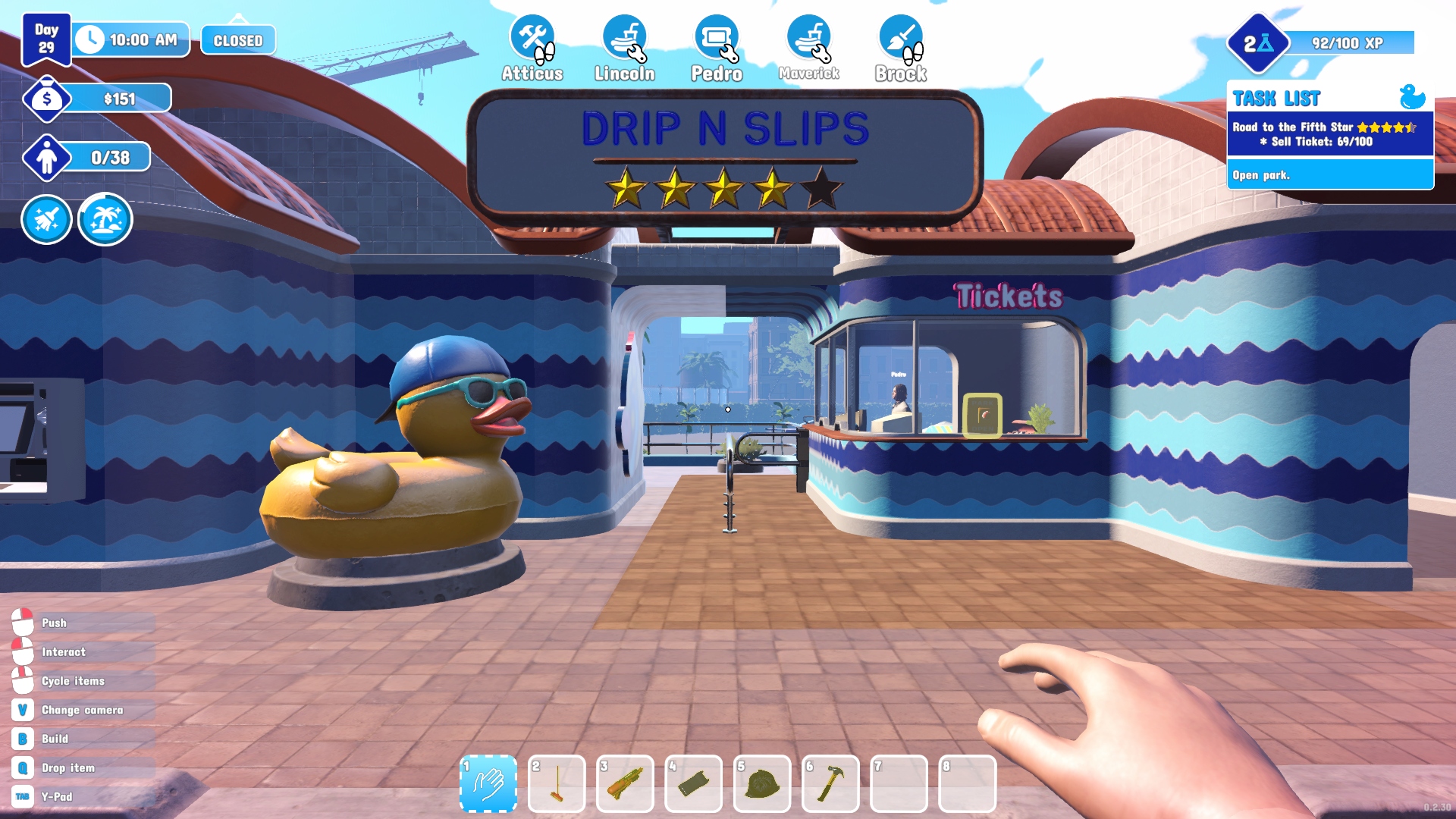1456x819 pixels.
Task: Select the hammer in the hotbar
Action: pyautogui.click(x=830, y=783)
